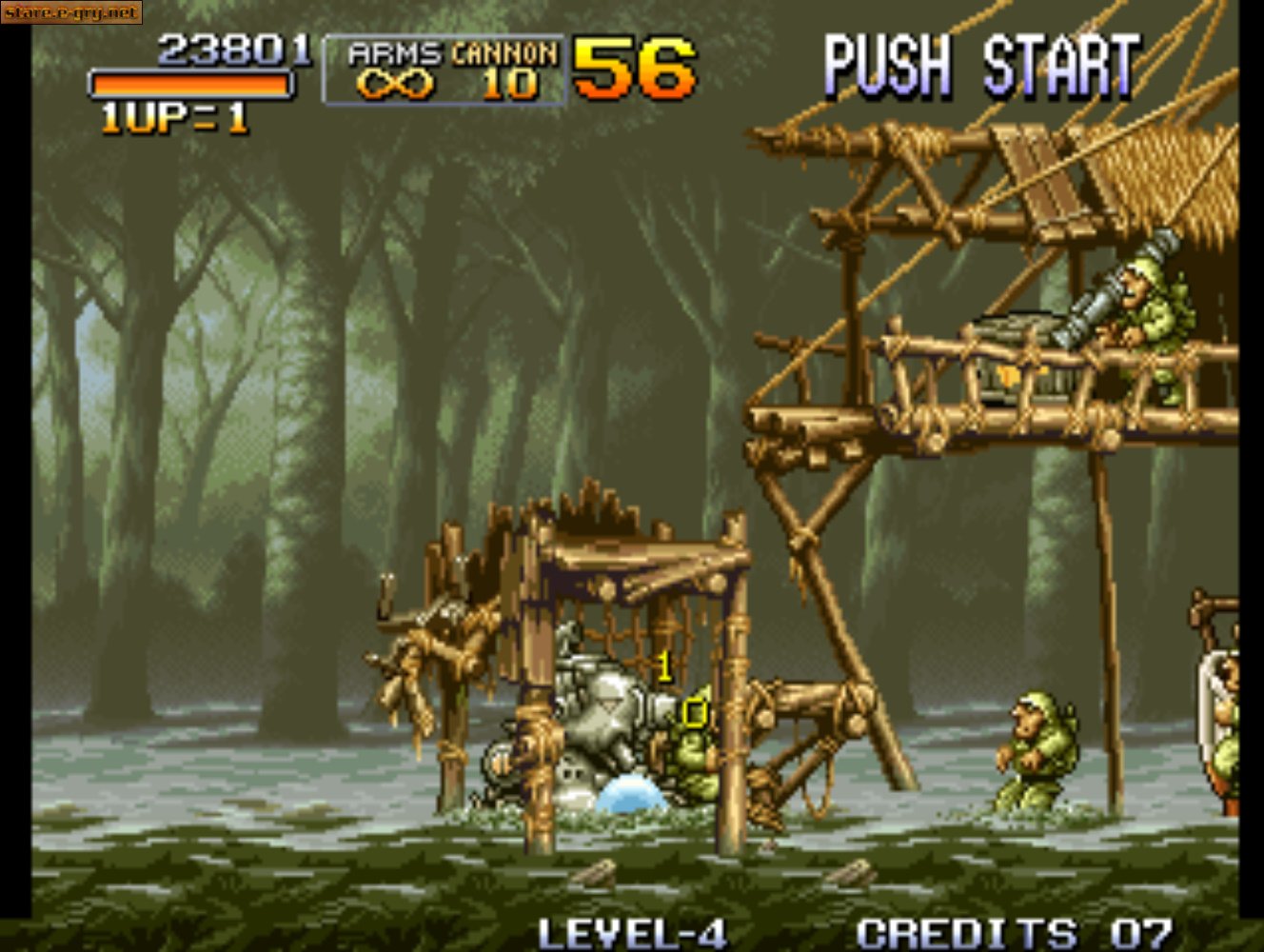Click the soldier wading in the swamp water
Screen dimensions: 1264x952
pos(1033,752)
